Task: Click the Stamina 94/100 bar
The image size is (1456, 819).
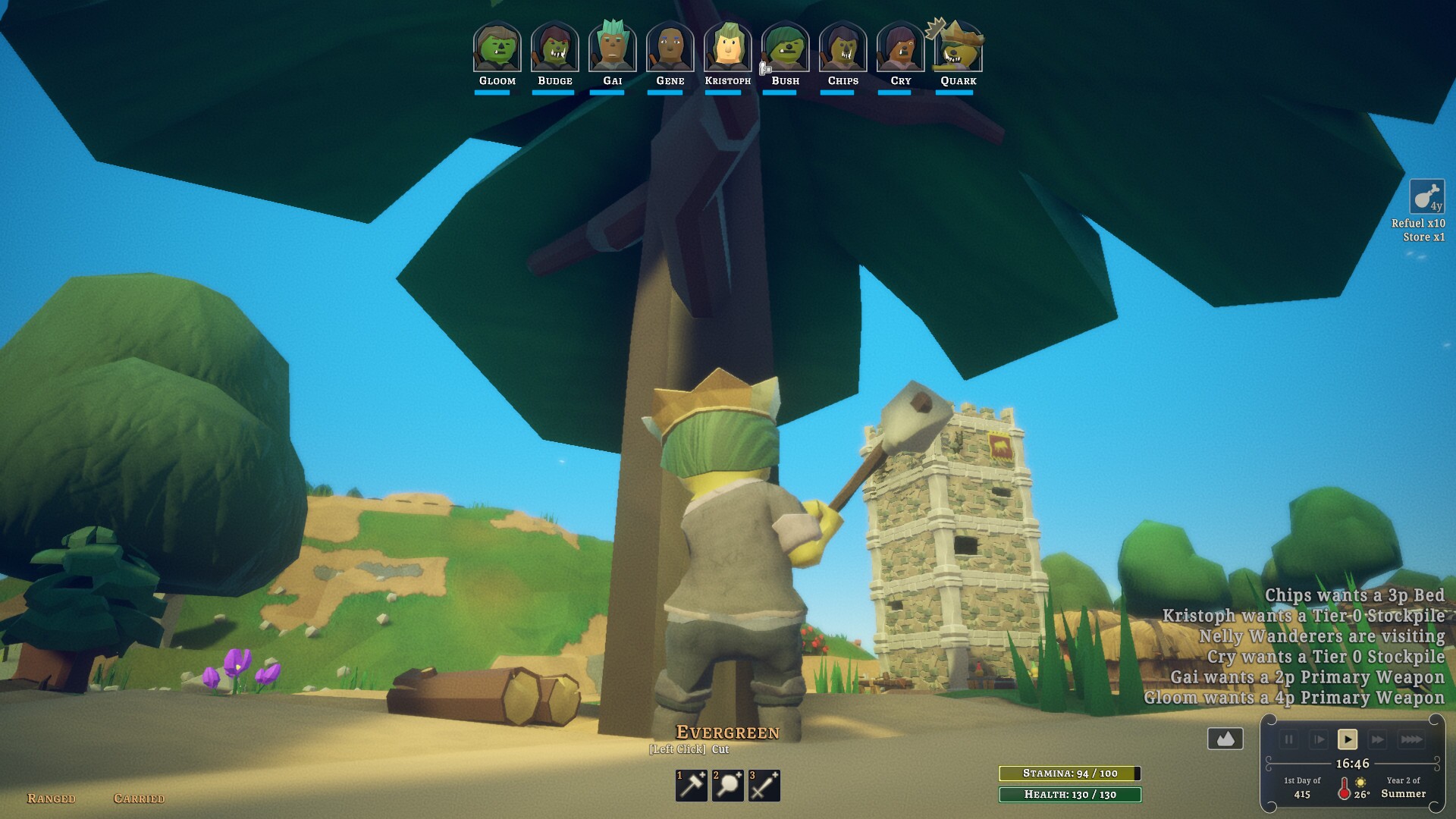Action: click(1070, 775)
